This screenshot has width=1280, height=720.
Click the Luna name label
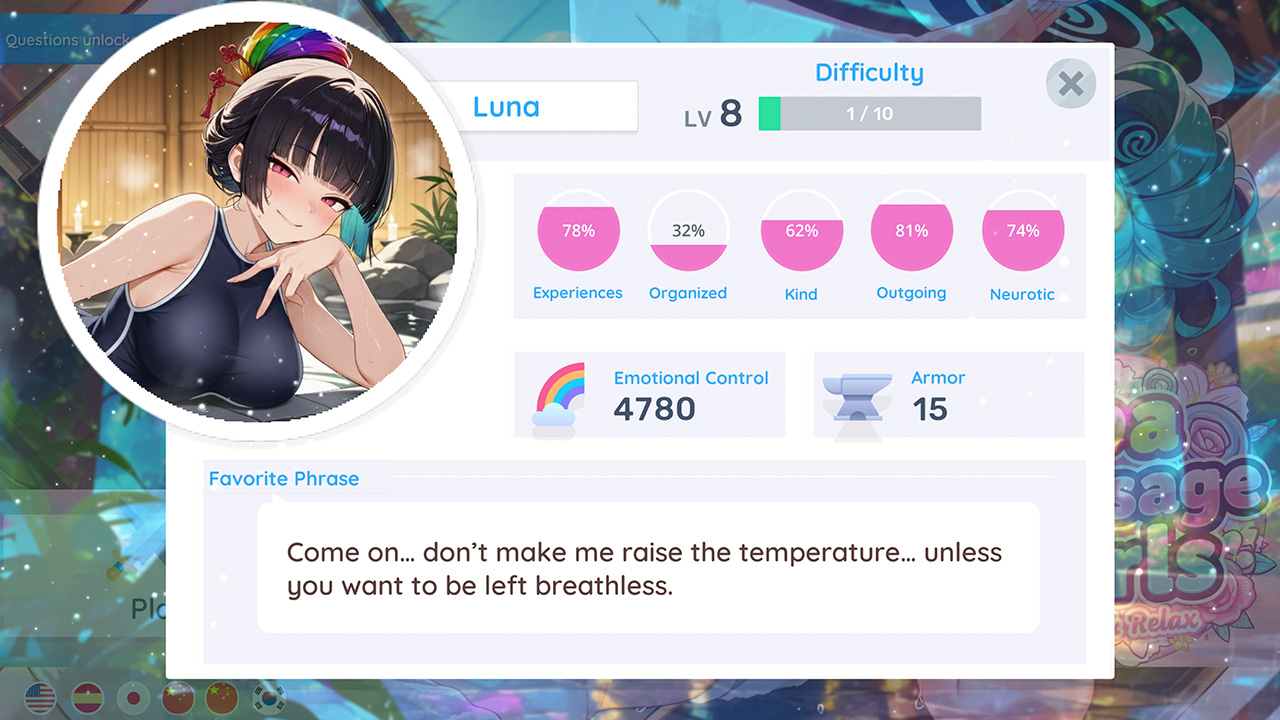(x=504, y=106)
